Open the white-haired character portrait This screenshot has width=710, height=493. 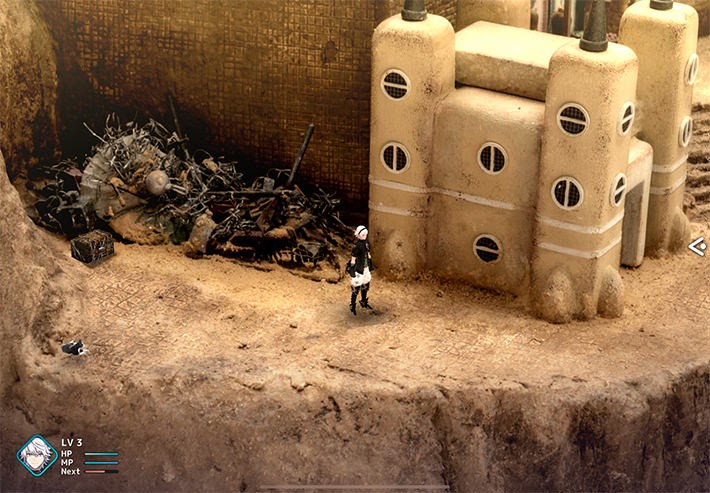pyautogui.click(x=37, y=455)
